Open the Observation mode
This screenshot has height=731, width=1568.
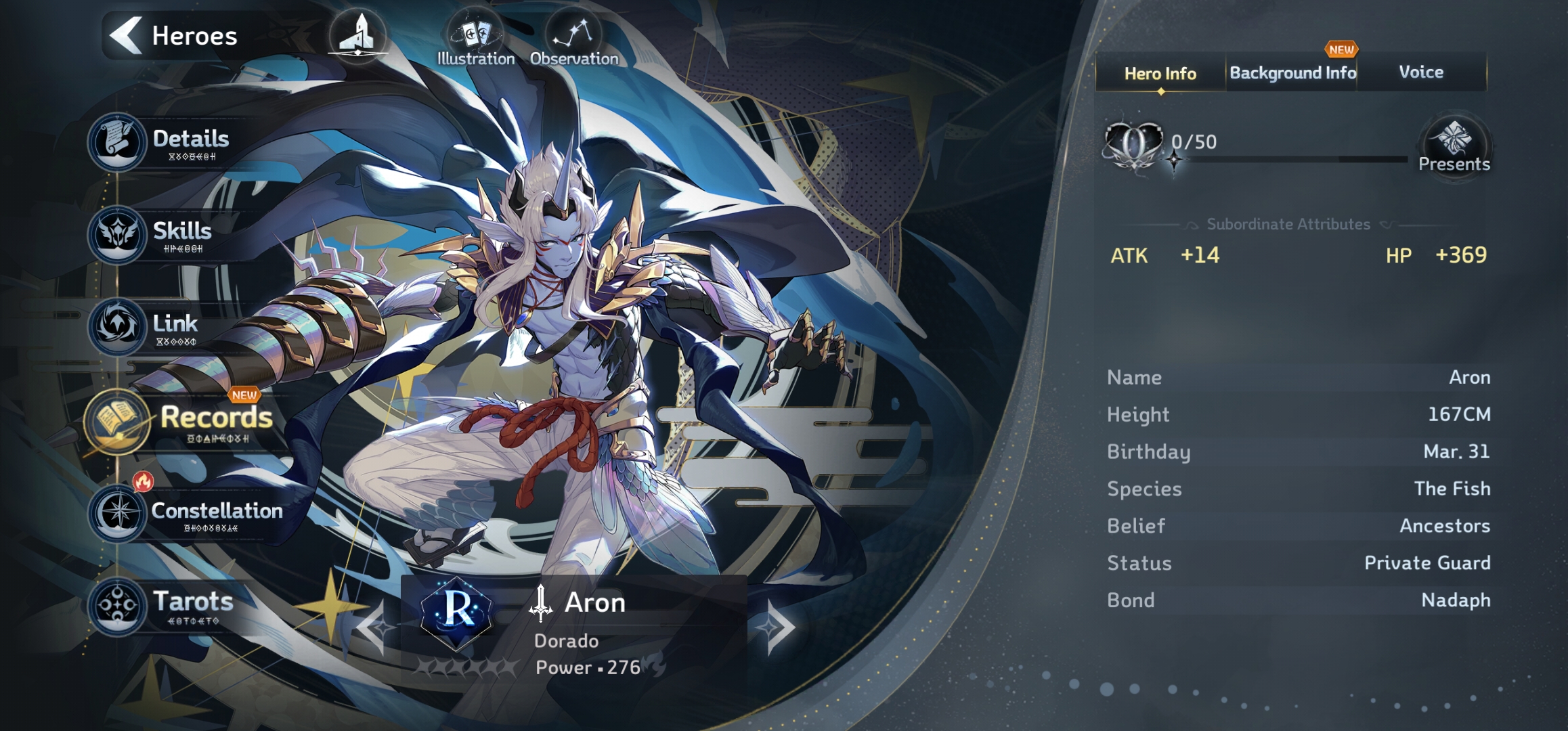pos(573,41)
